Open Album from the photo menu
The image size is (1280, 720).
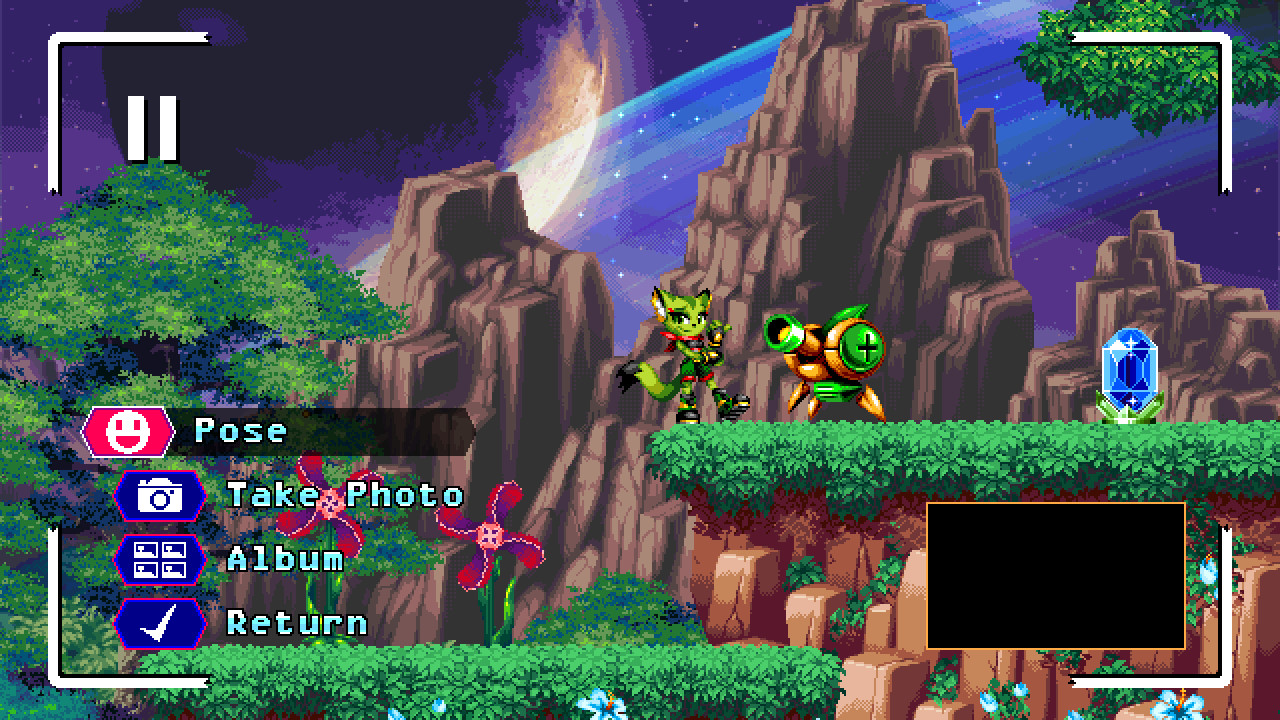288,559
